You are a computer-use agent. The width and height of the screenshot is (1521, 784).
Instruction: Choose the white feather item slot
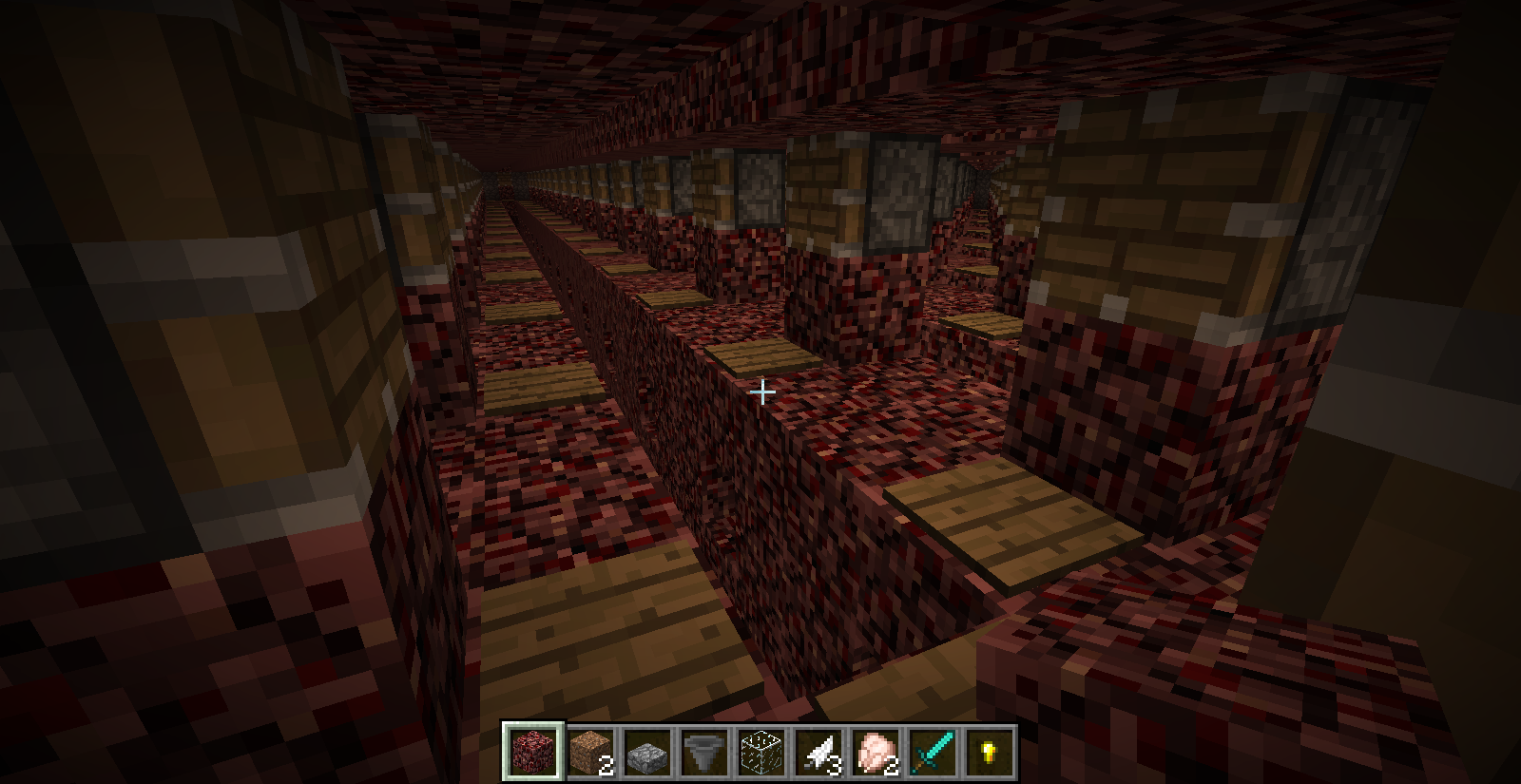click(818, 753)
